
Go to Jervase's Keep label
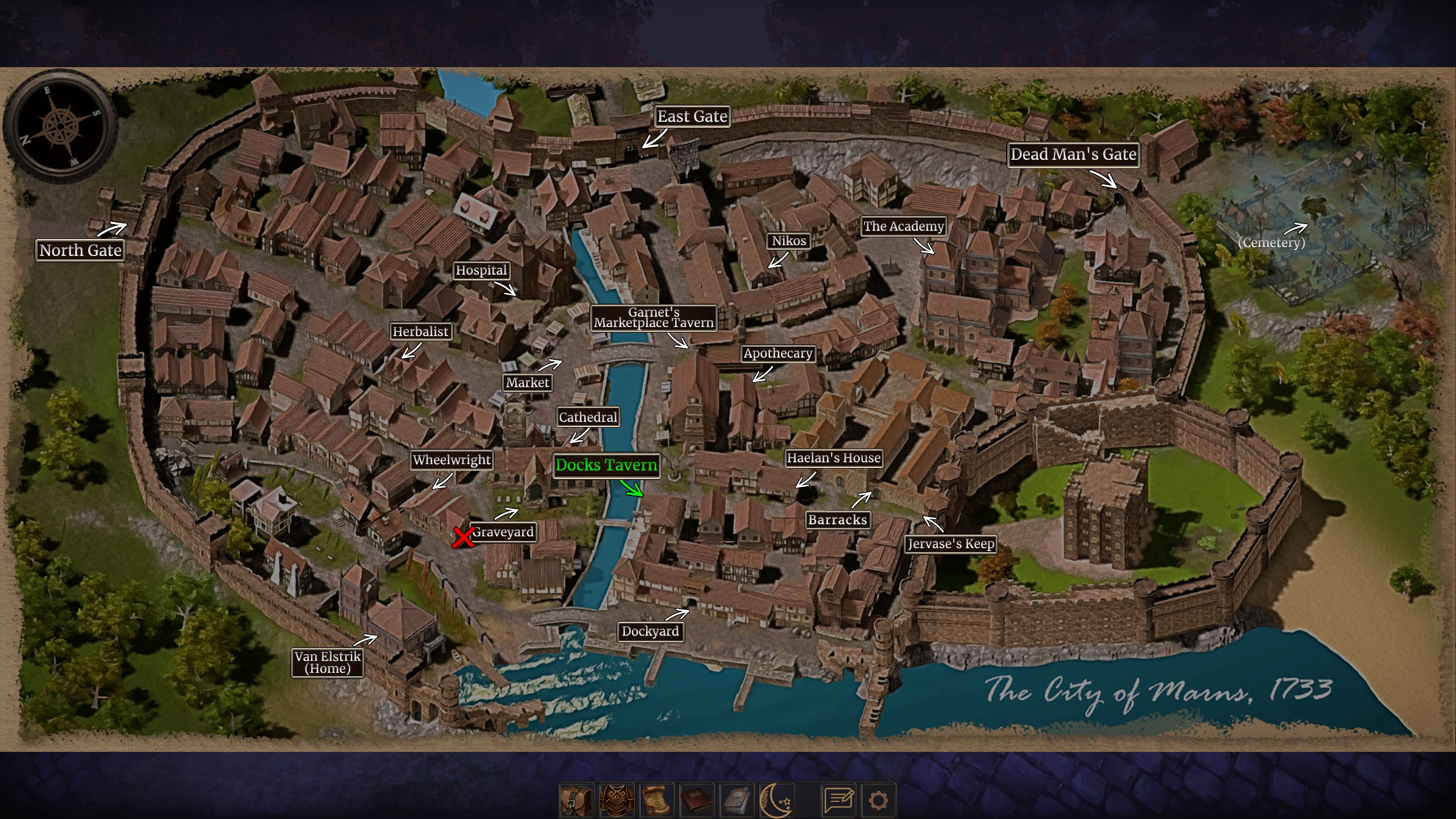(x=950, y=544)
